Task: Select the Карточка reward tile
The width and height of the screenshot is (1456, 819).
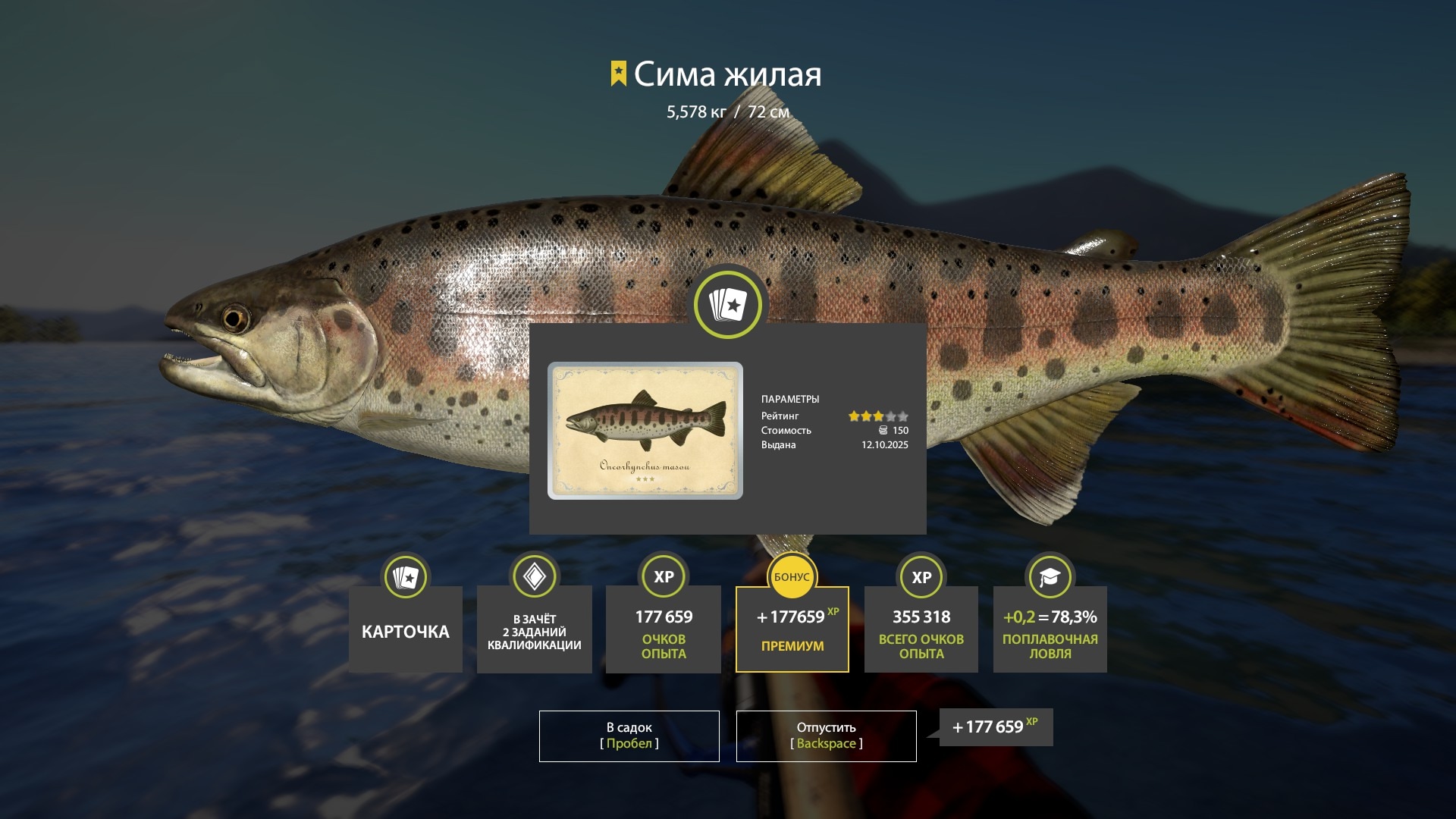Action: [406, 629]
